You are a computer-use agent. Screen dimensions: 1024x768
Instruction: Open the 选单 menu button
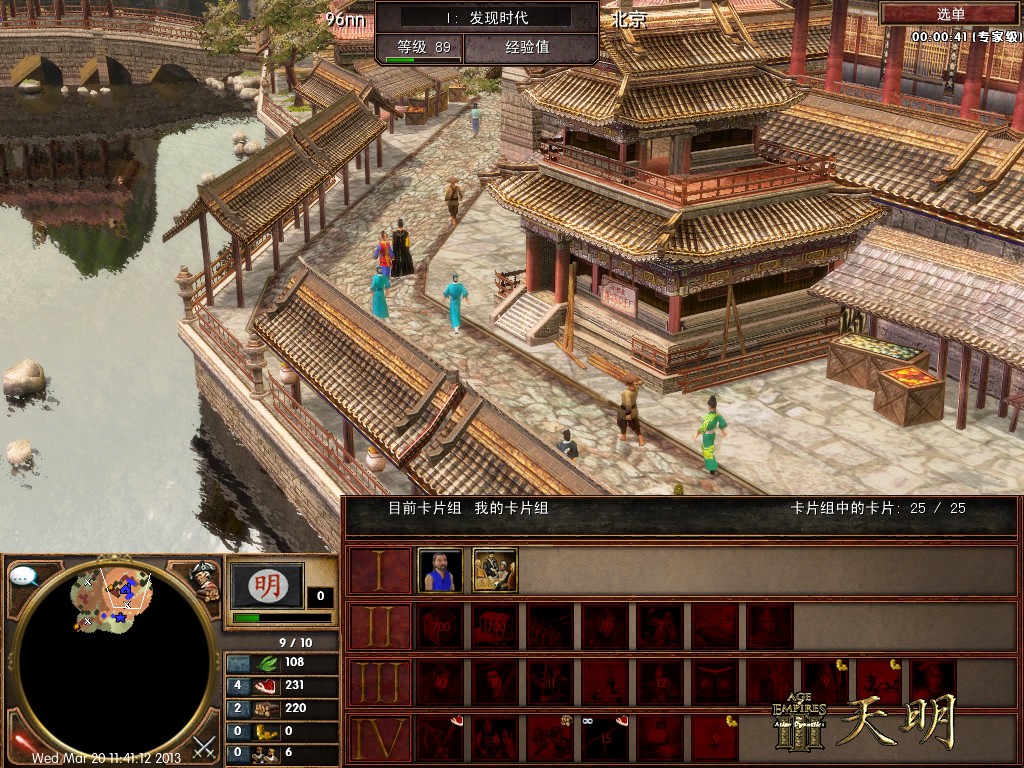[x=950, y=14]
